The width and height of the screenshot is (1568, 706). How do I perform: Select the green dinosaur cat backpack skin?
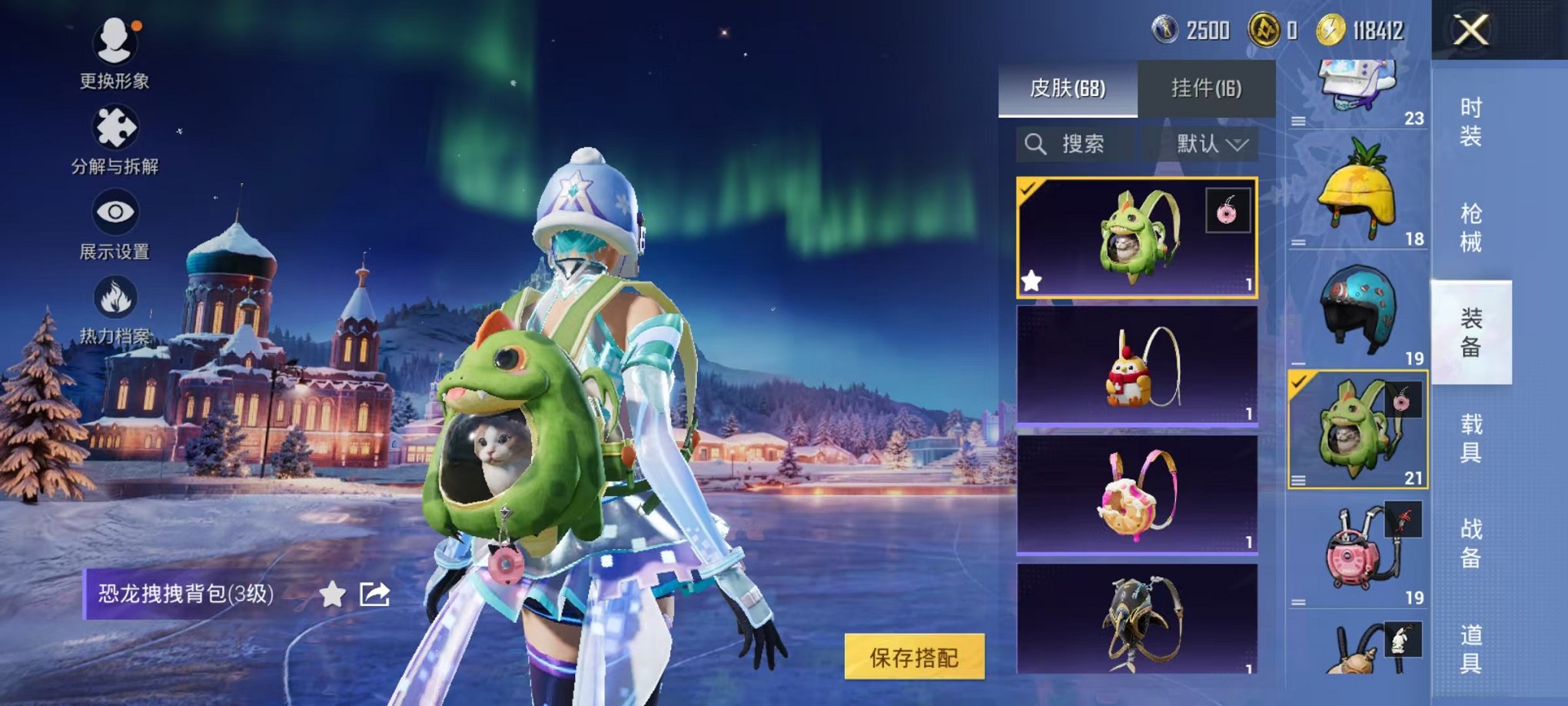(x=1136, y=238)
